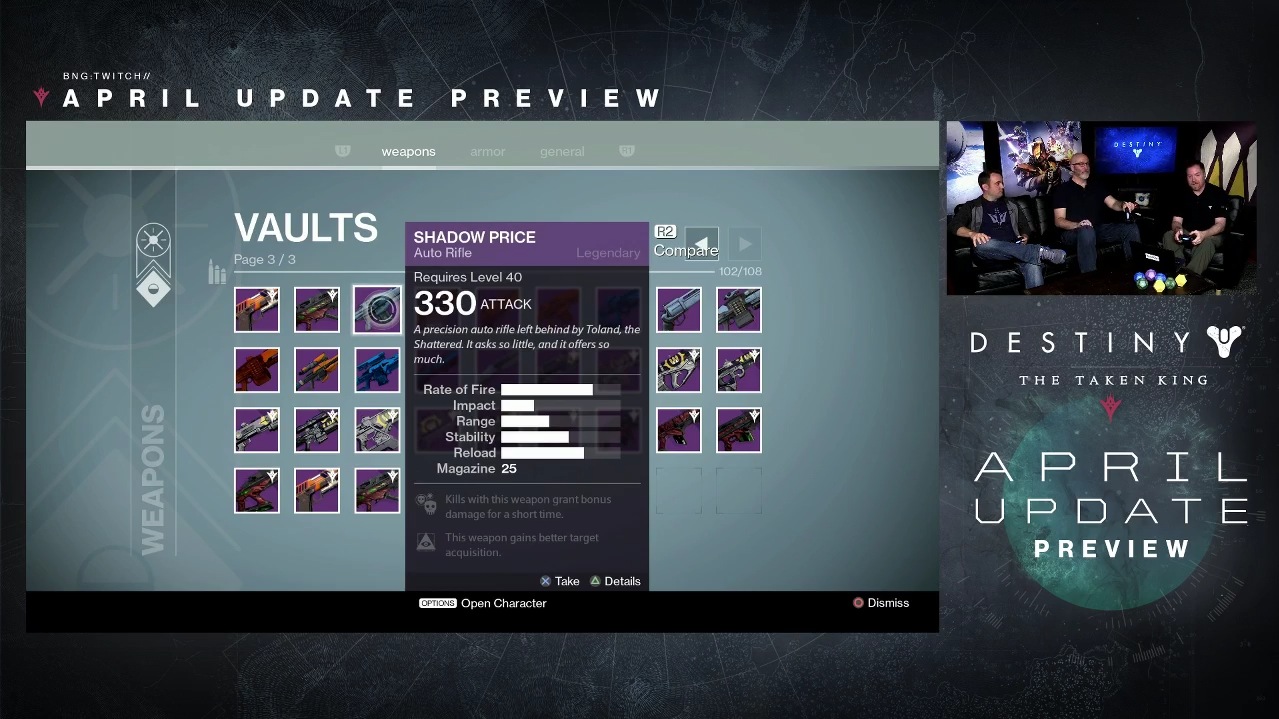Click the dimmed next page arrow
1279x719 pixels.
pos(745,244)
